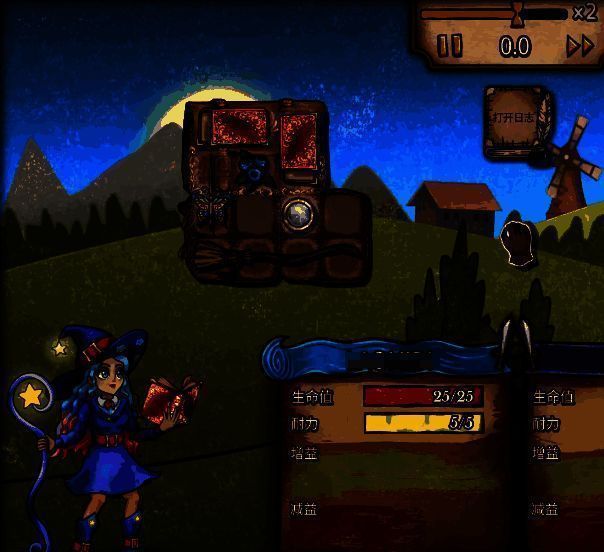The height and width of the screenshot is (552, 604).
Task: Select the butterfly item in backpack
Action: [x=211, y=207]
